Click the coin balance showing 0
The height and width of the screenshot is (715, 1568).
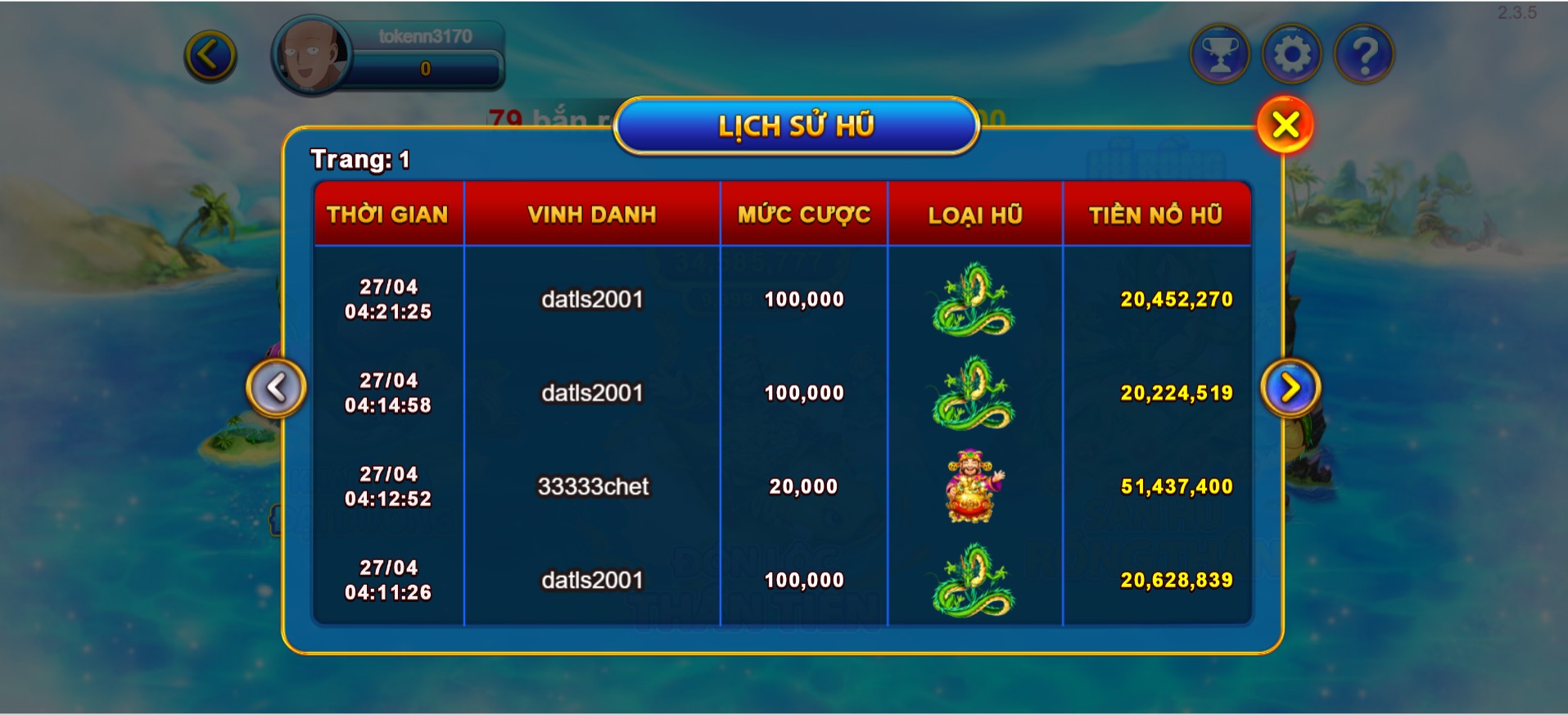424,69
